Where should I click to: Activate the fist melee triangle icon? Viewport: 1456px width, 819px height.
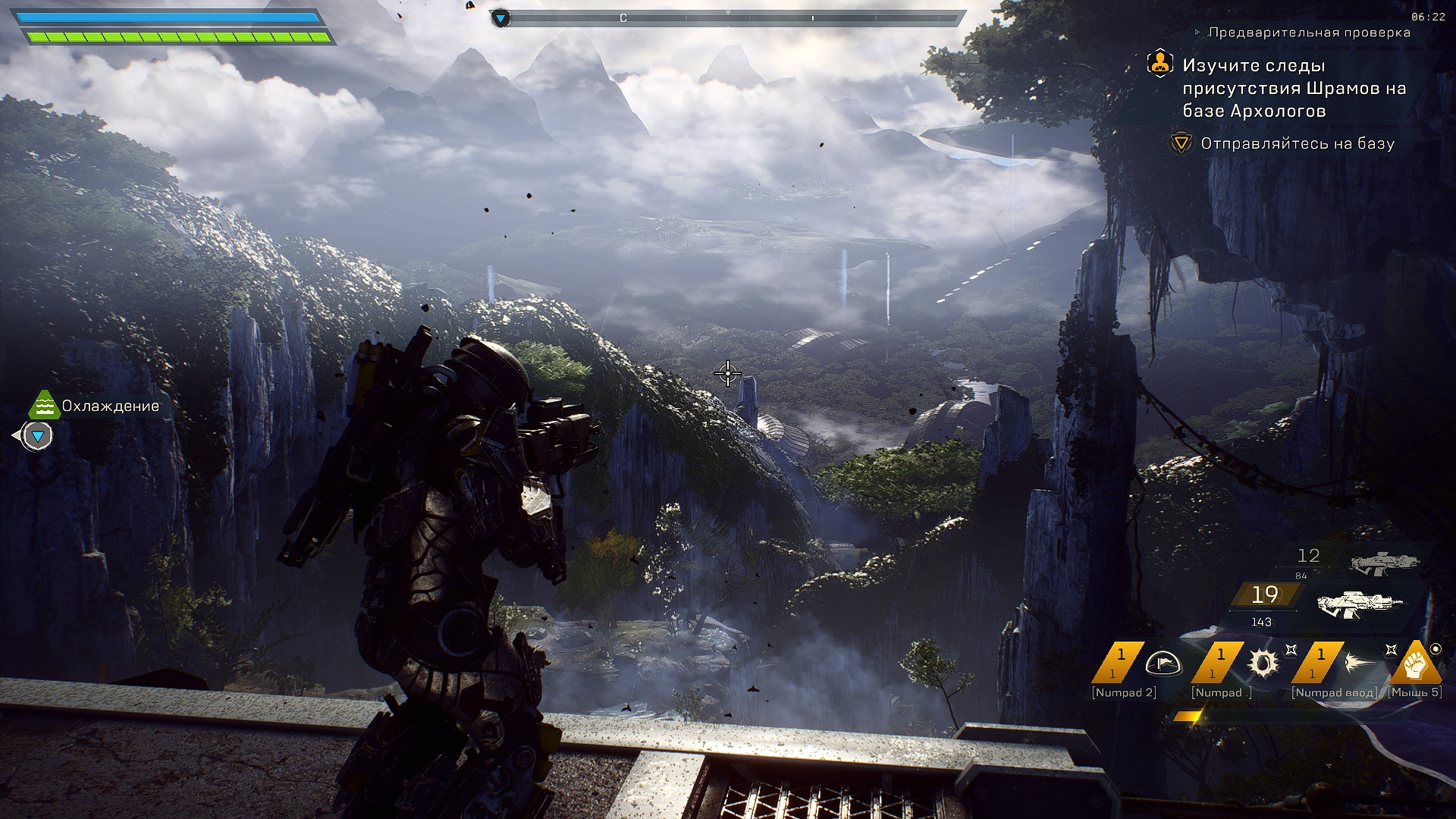(1415, 664)
